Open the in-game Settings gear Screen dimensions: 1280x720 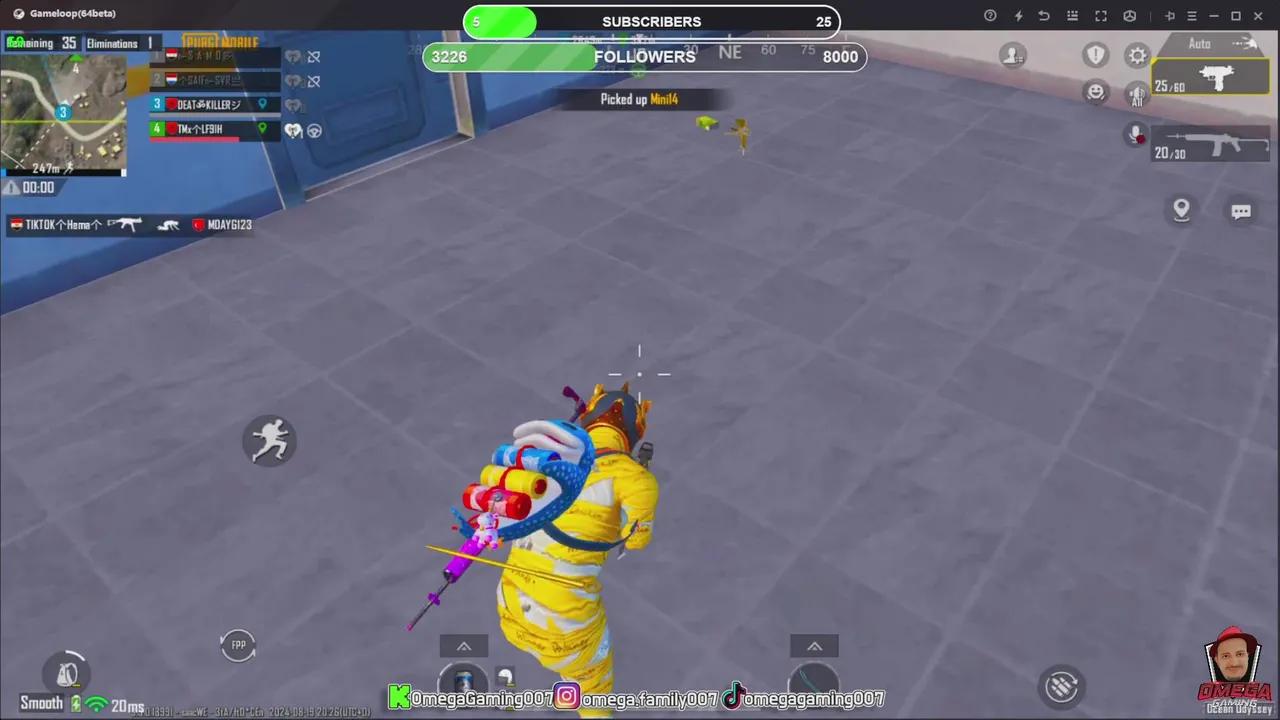[1138, 55]
